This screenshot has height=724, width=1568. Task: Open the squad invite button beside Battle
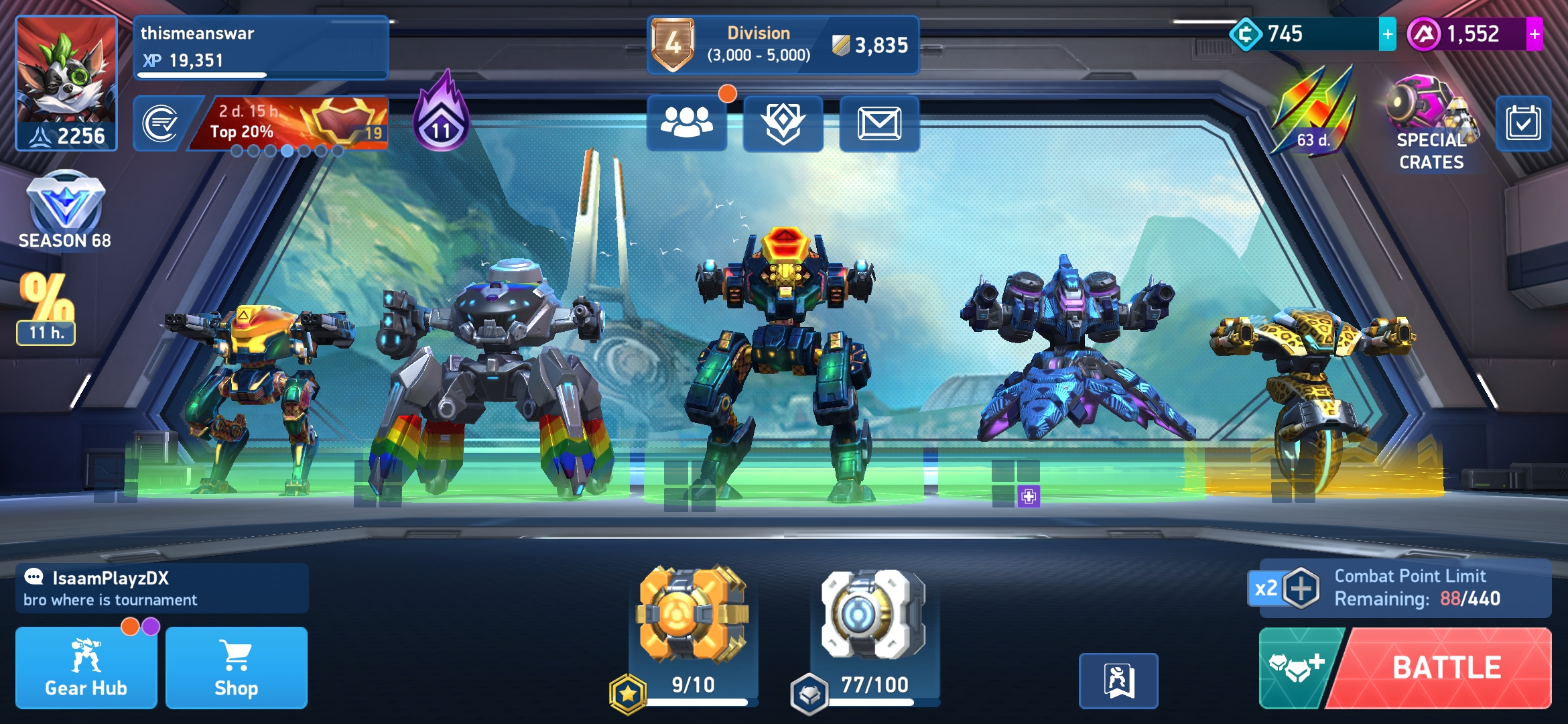pyautogui.click(x=1296, y=668)
